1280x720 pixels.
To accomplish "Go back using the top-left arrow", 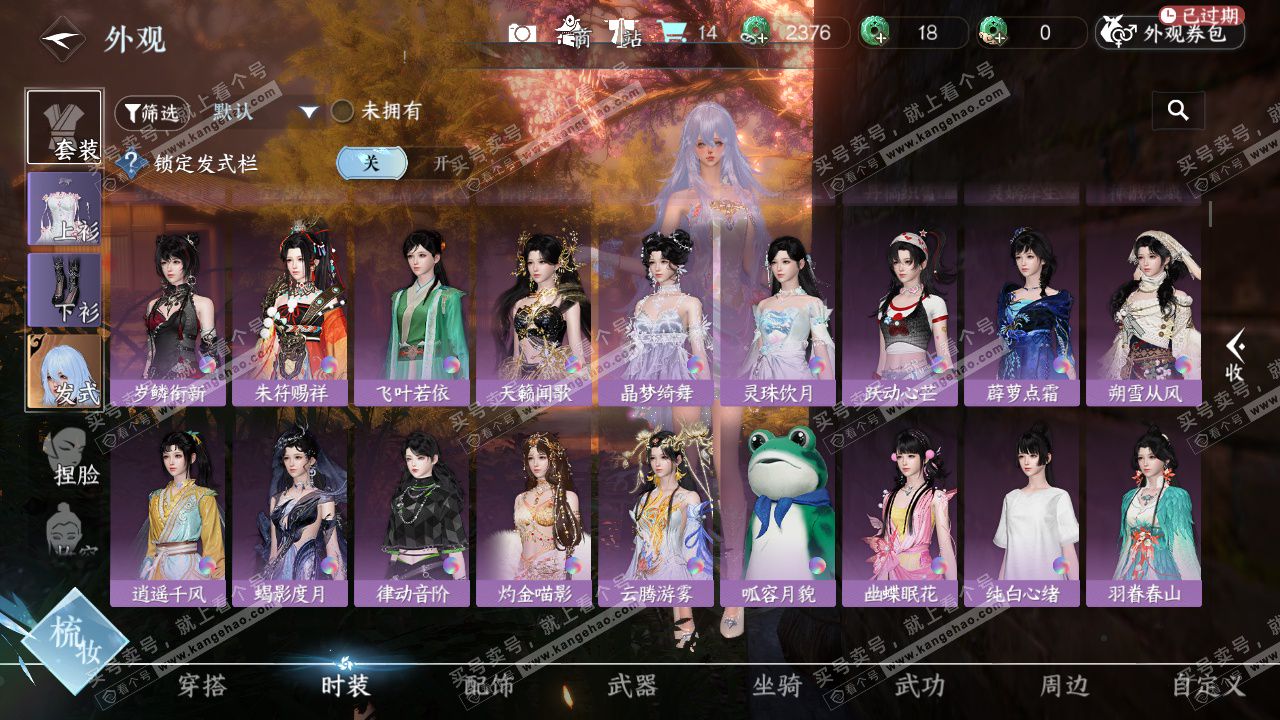I will click(x=62, y=40).
